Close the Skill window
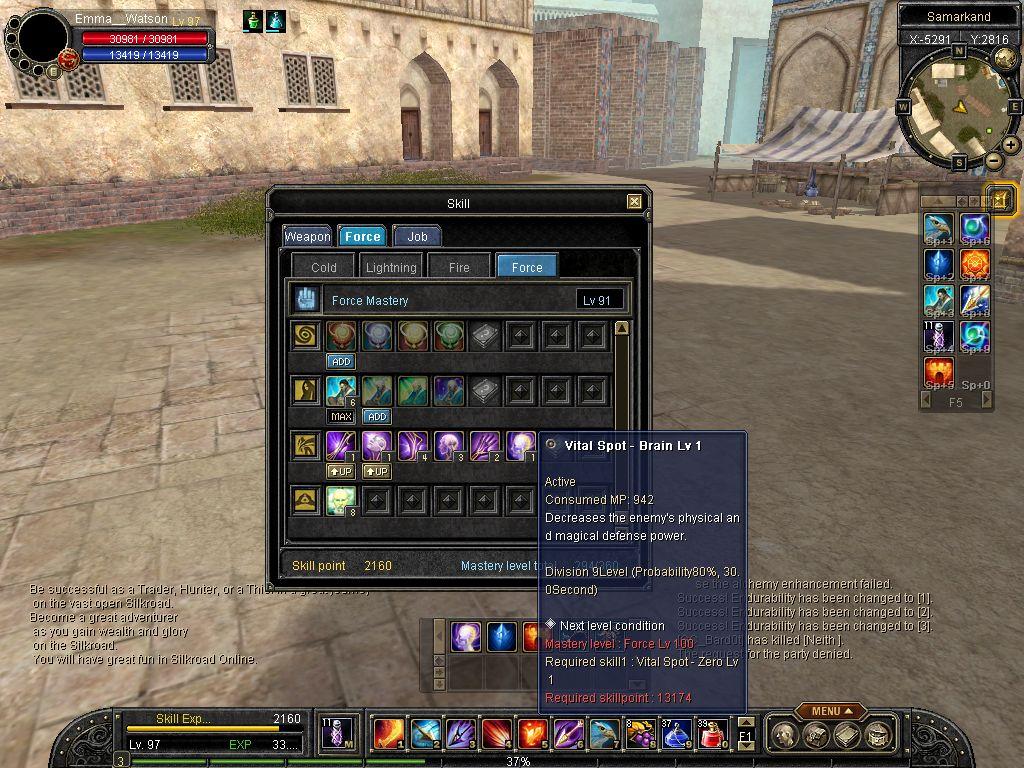This screenshot has height=768, width=1024. point(634,202)
